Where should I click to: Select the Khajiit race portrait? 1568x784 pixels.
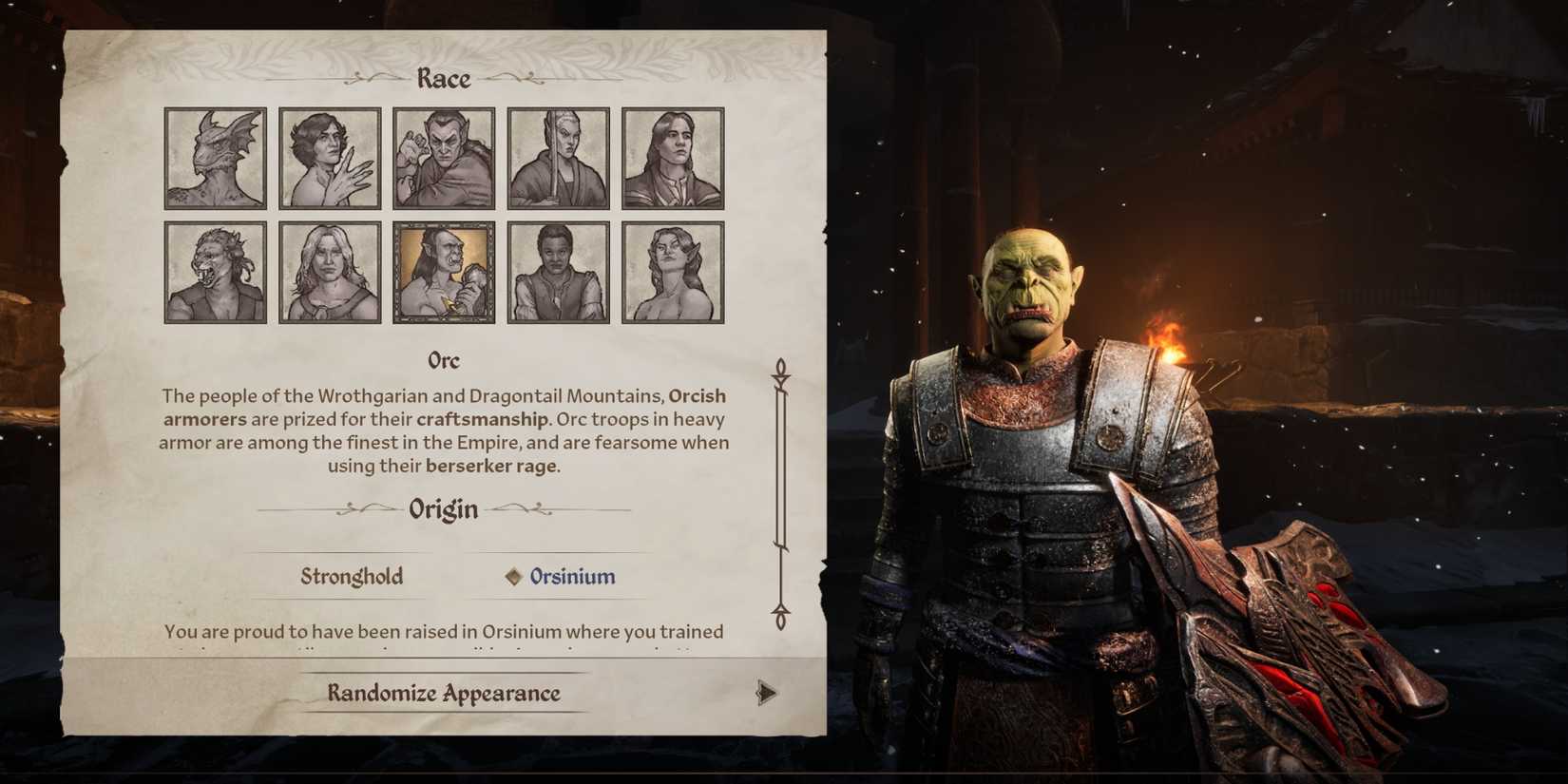[x=215, y=271]
